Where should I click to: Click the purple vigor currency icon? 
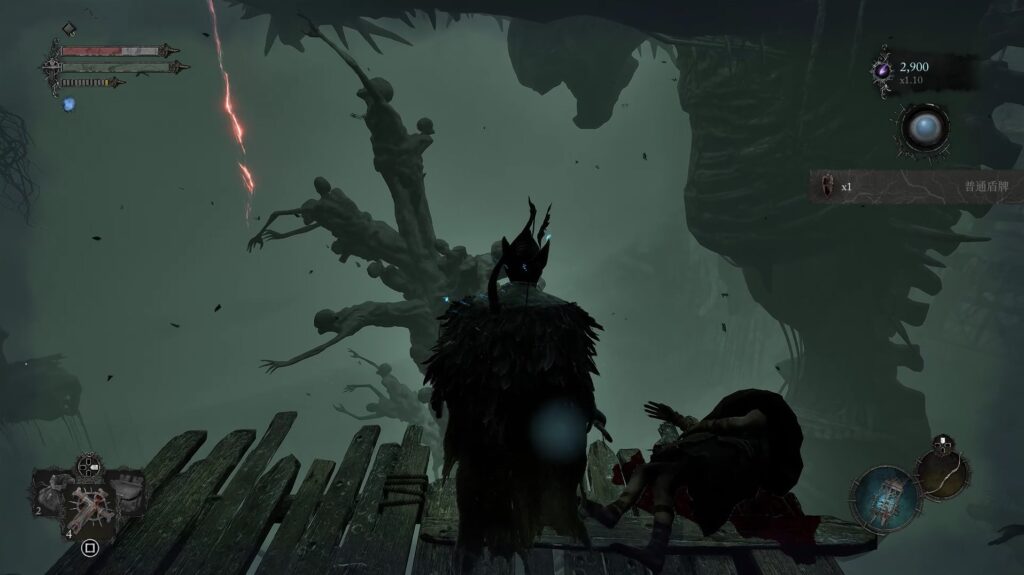(883, 70)
